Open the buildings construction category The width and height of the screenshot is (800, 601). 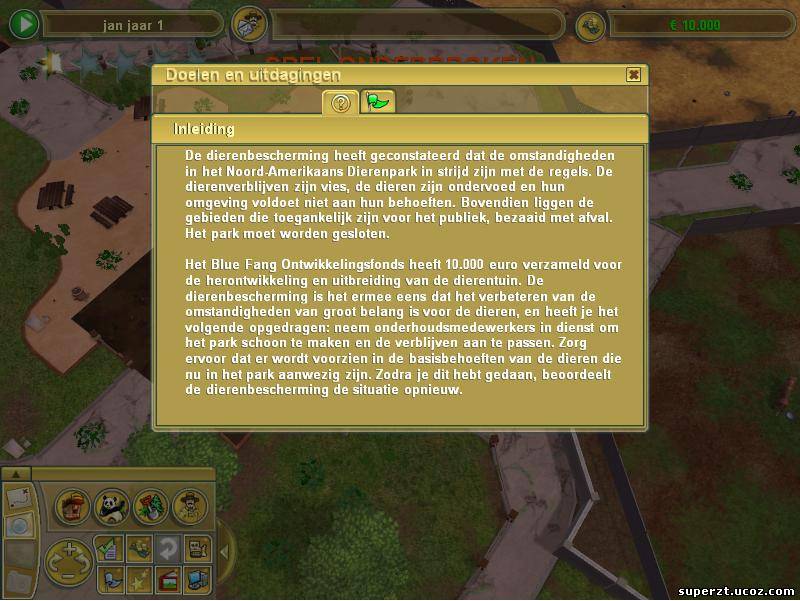point(72,506)
